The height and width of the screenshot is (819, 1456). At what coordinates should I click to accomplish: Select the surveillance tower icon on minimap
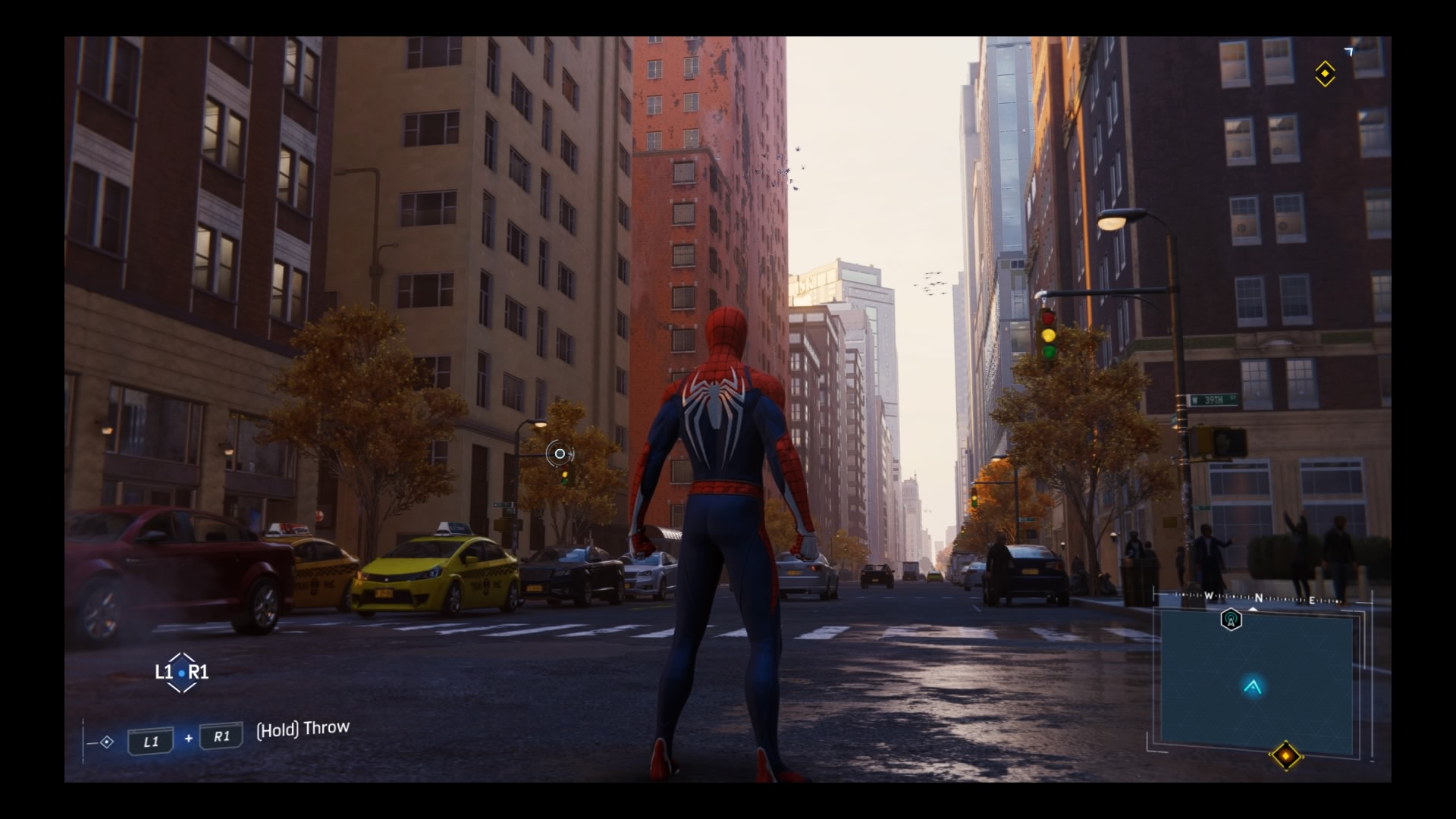coord(1231,620)
